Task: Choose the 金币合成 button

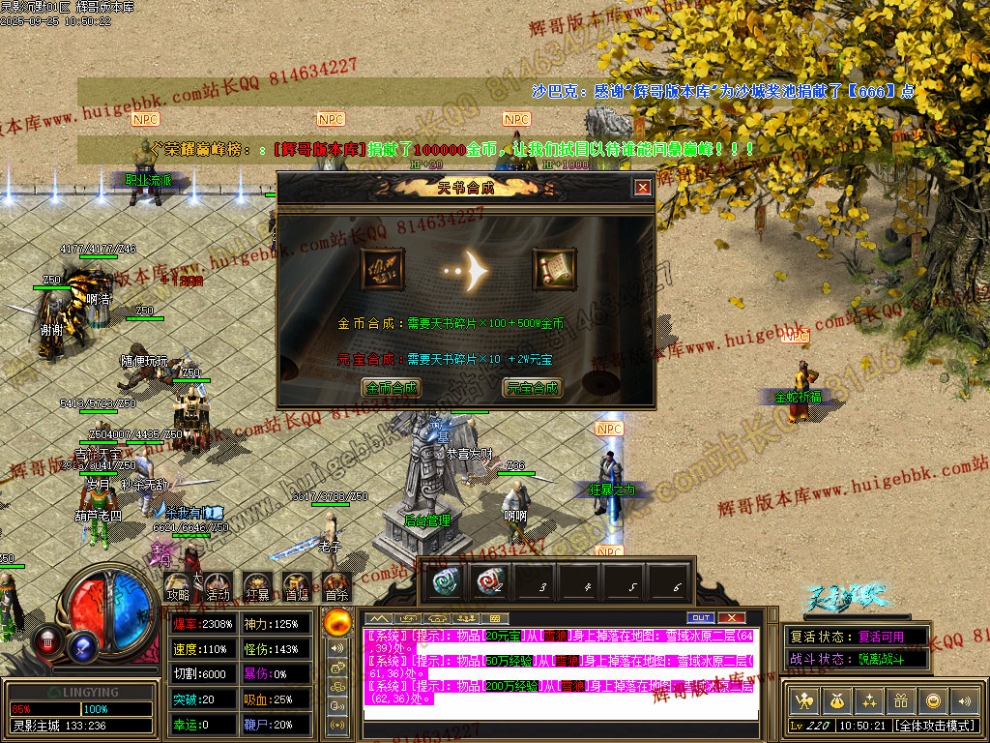Action: [391, 387]
